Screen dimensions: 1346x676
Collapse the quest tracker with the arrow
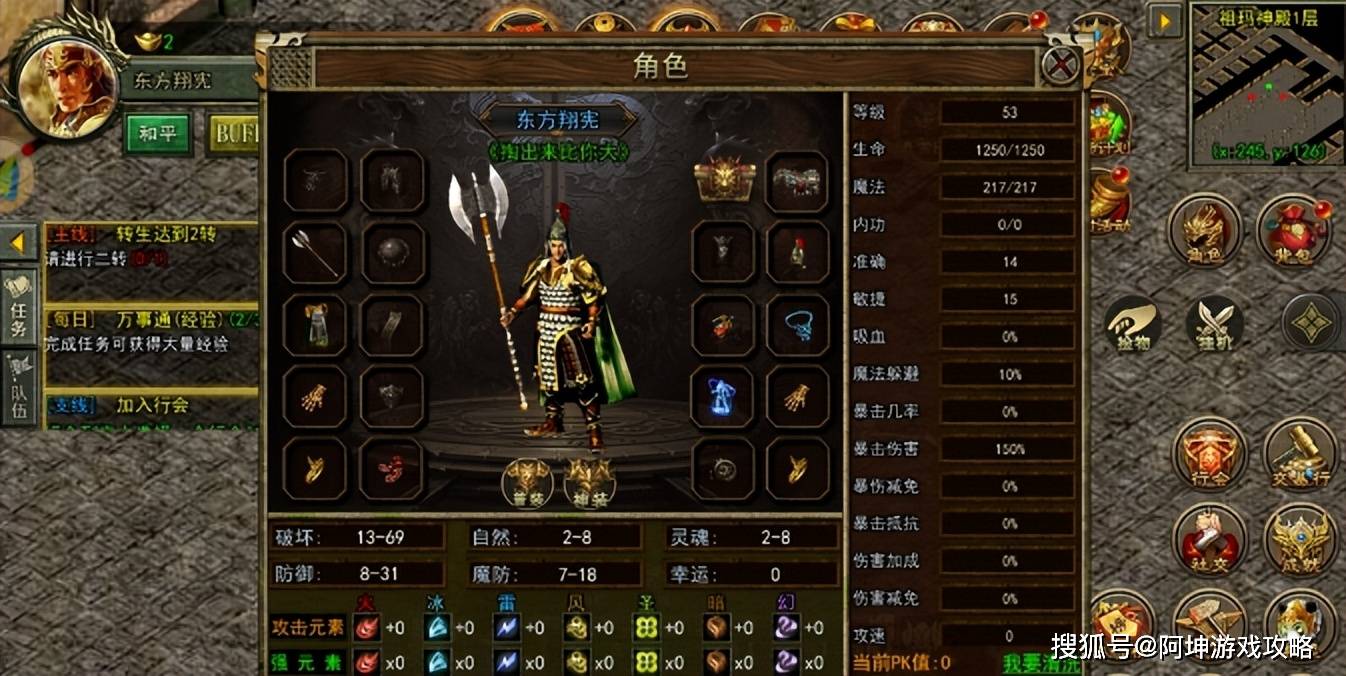tap(17, 242)
